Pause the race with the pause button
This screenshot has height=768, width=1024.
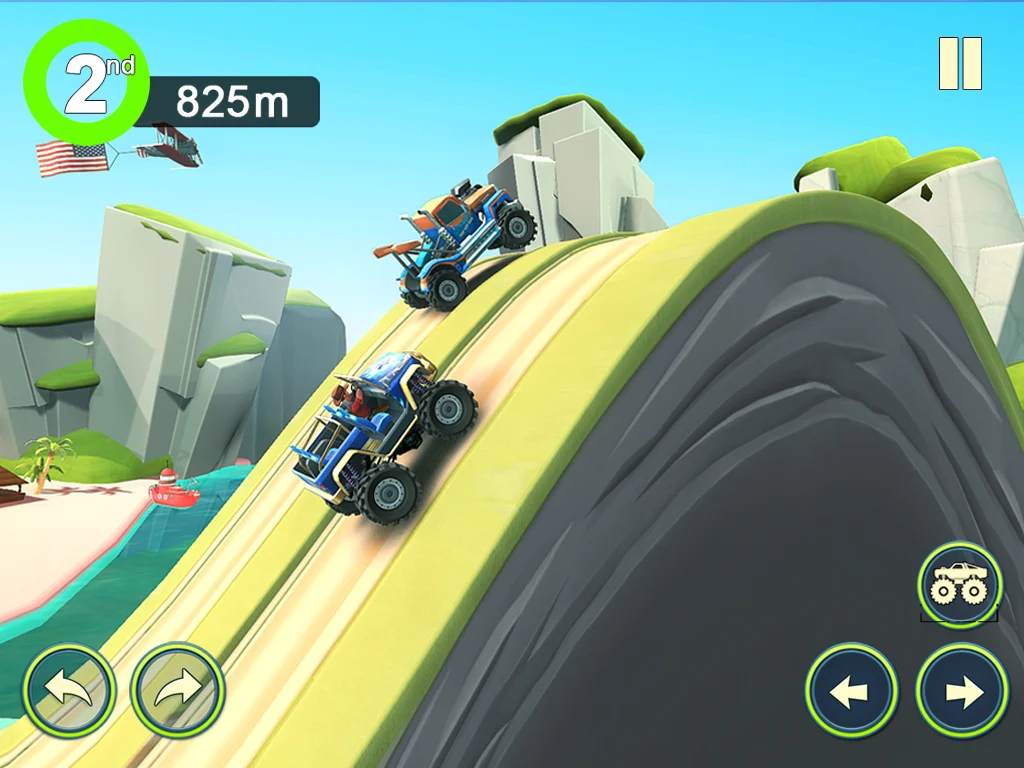(960, 64)
